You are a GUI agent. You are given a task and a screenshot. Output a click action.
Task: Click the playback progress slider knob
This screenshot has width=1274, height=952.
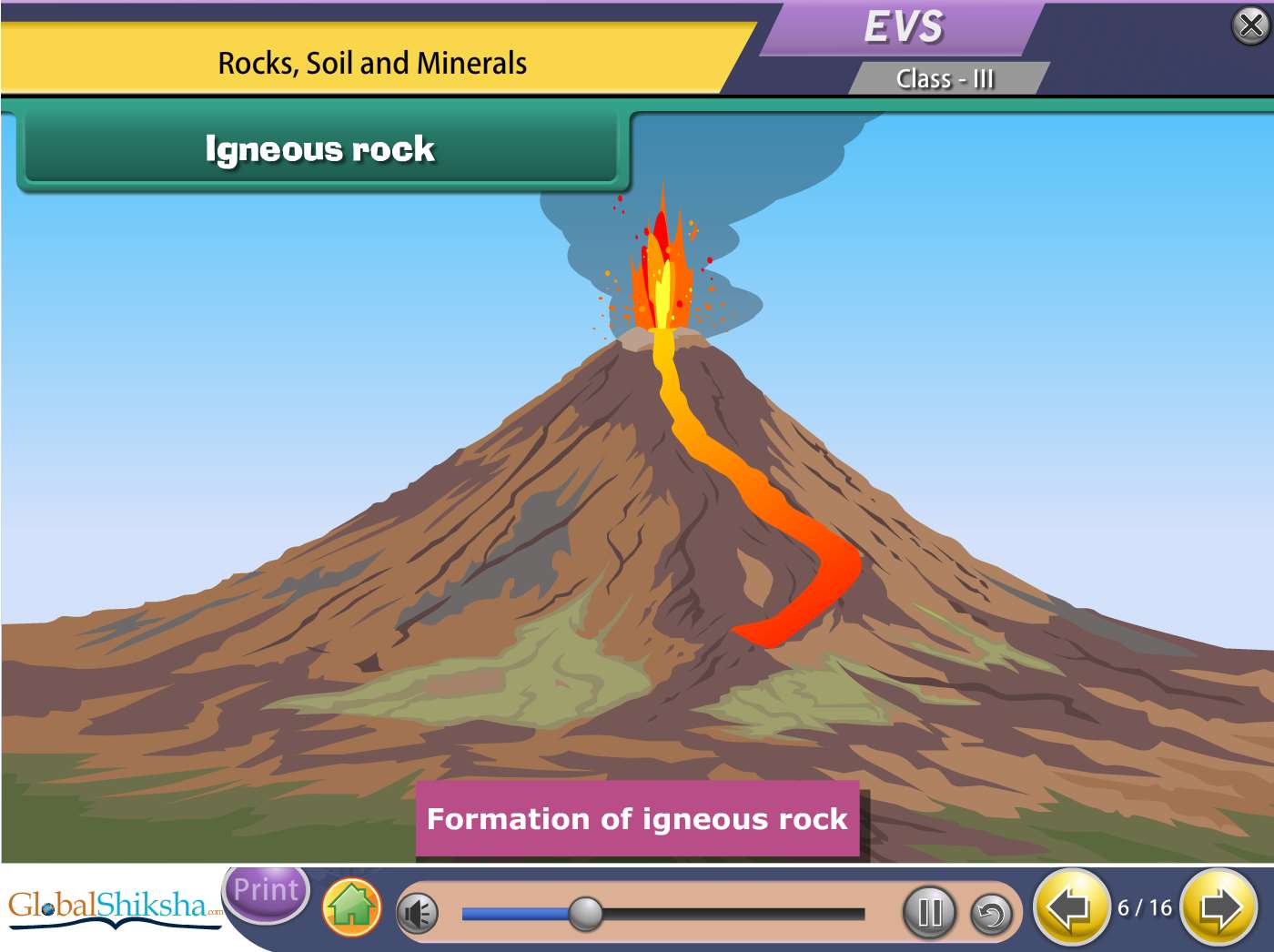pos(585,913)
